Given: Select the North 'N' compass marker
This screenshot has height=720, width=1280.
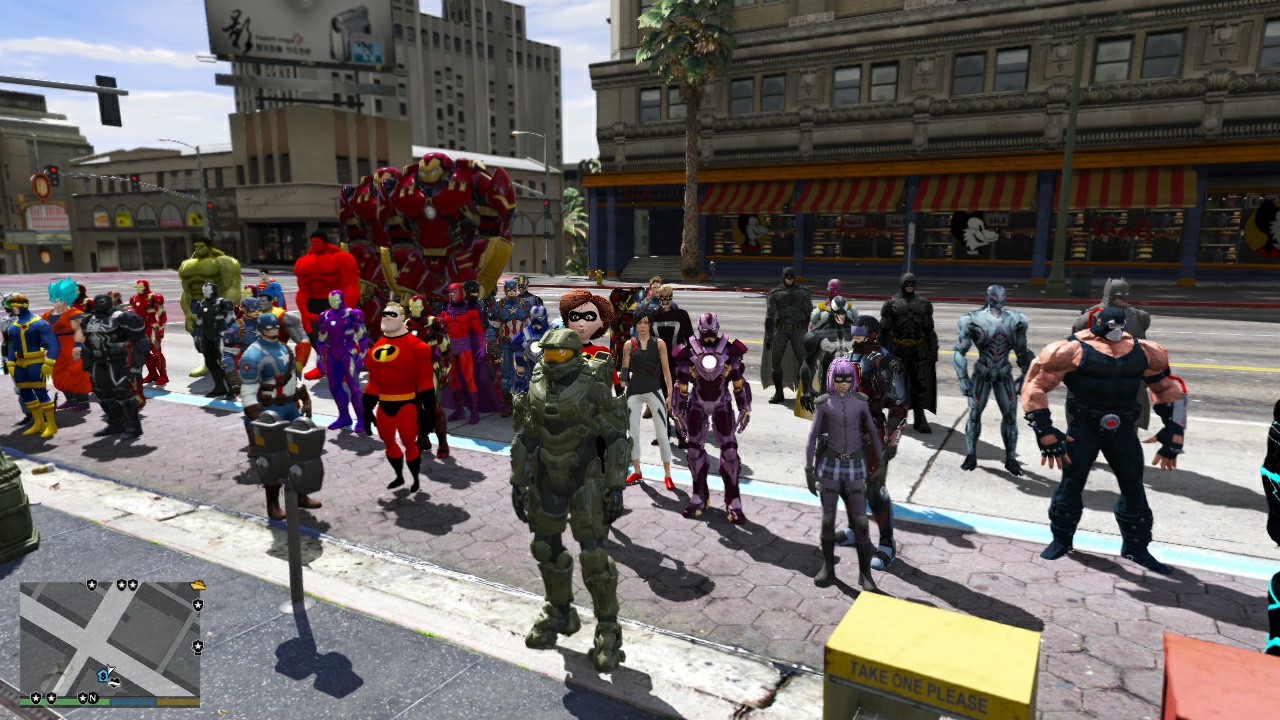Looking at the screenshot, I should click(x=93, y=697).
